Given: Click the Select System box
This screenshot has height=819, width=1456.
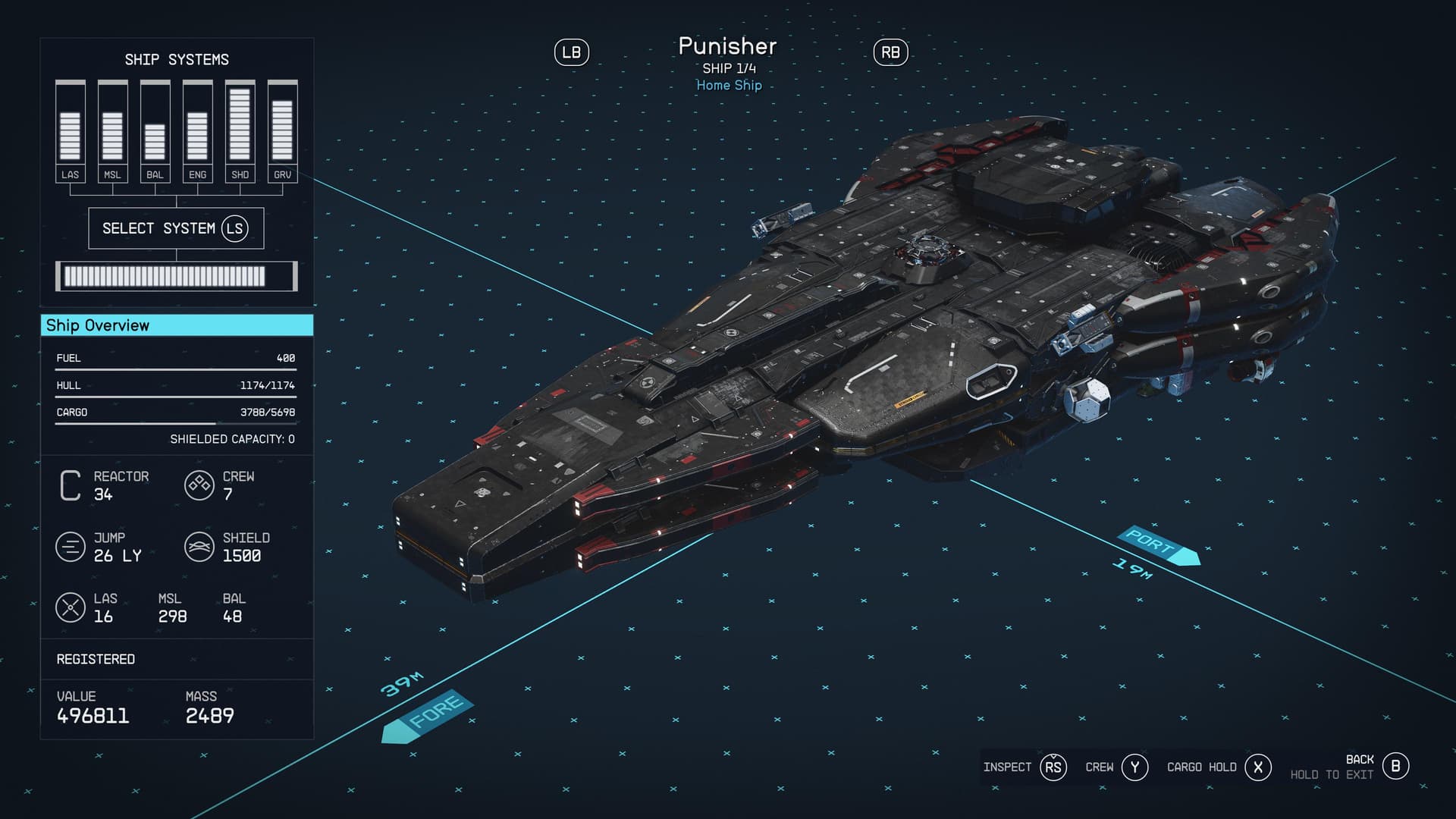Looking at the screenshot, I should pyautogui.click(x=176, y=228).
